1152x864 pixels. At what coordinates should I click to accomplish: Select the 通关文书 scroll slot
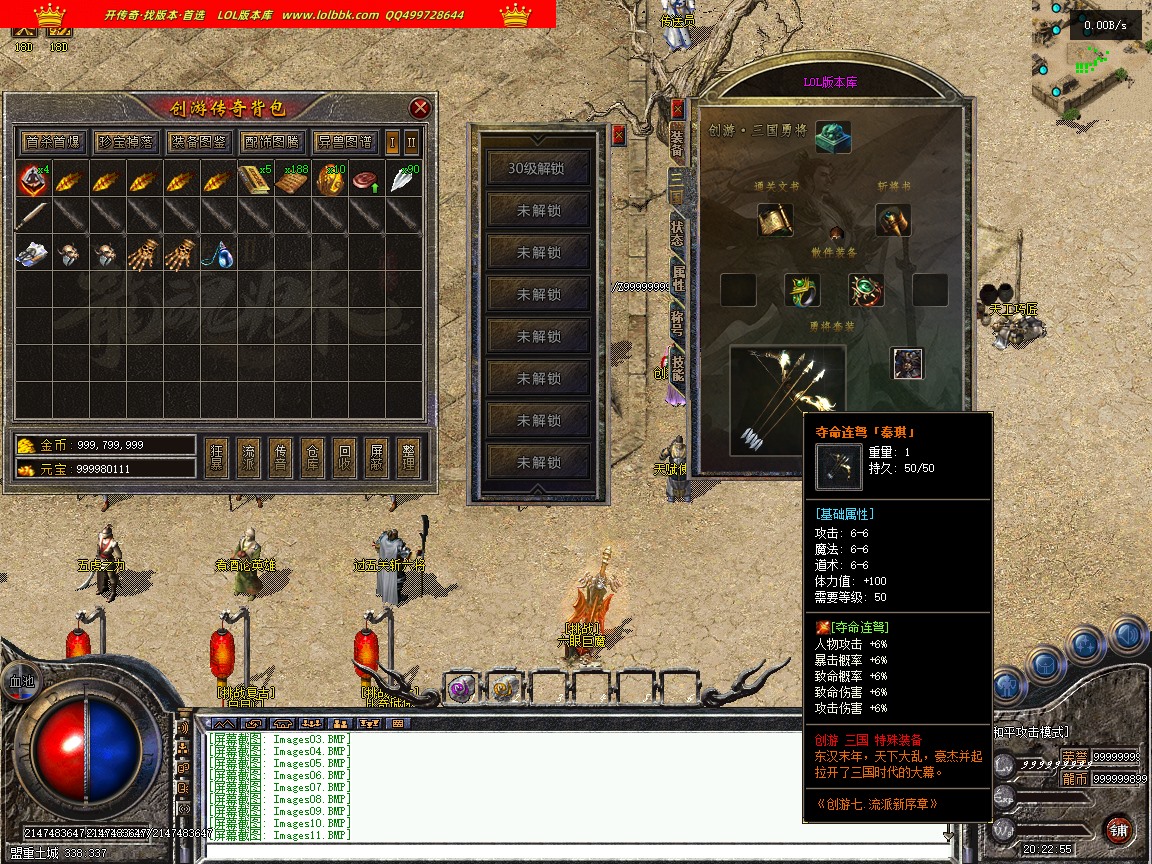coord(775,220)
